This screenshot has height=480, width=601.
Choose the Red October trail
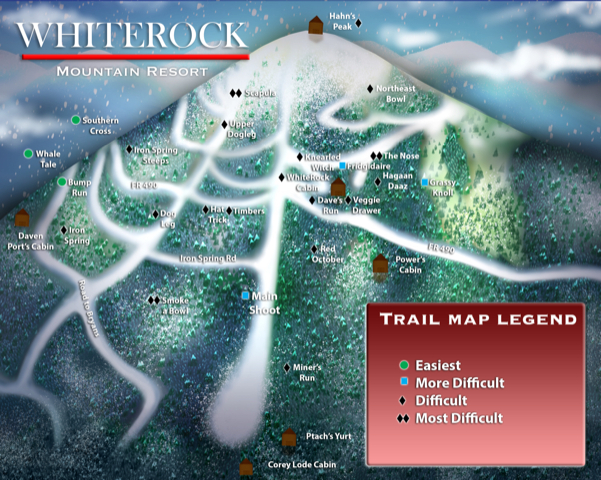click(x=314, y=249)
